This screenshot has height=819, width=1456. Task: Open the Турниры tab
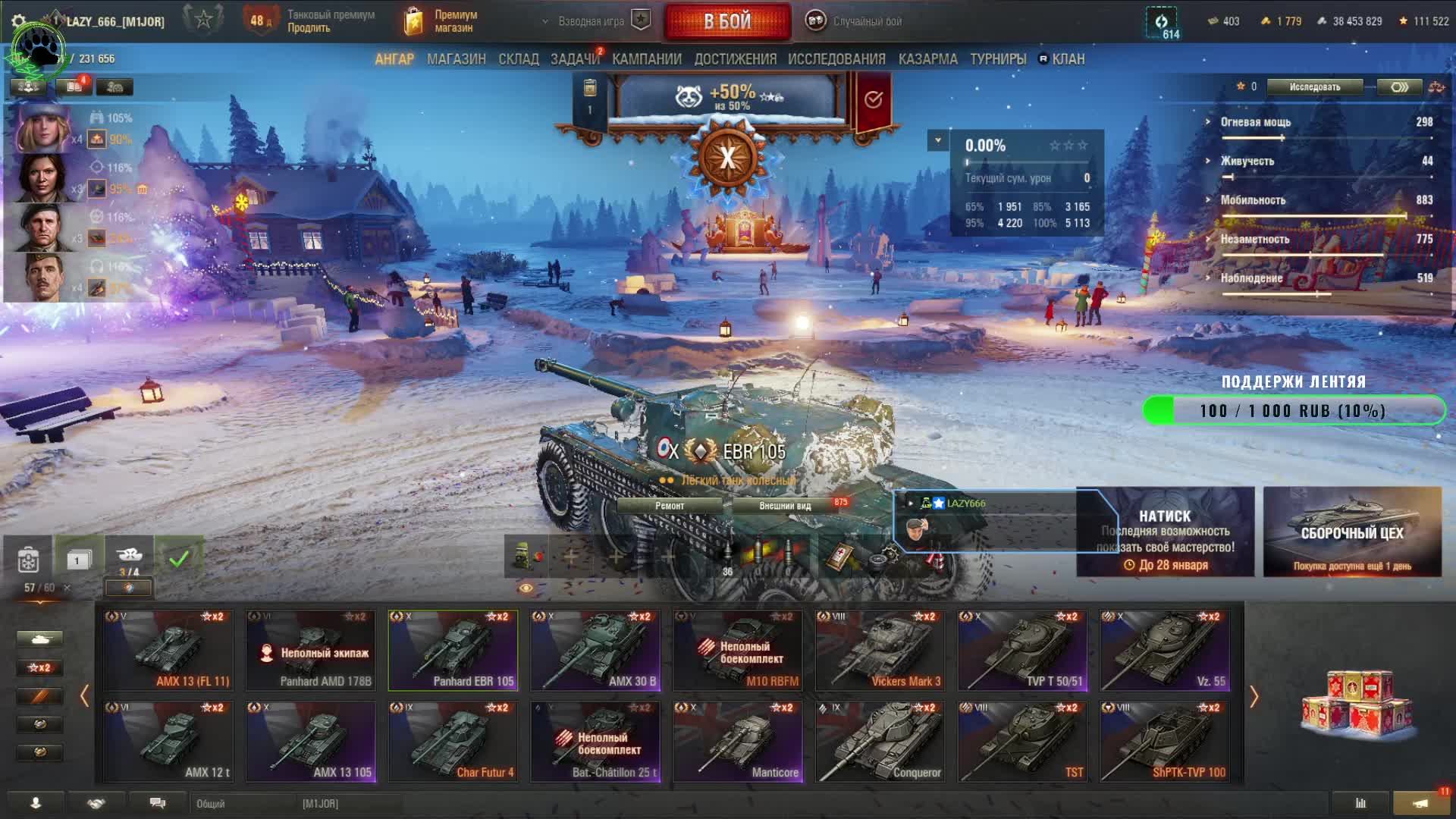[998, 59]
